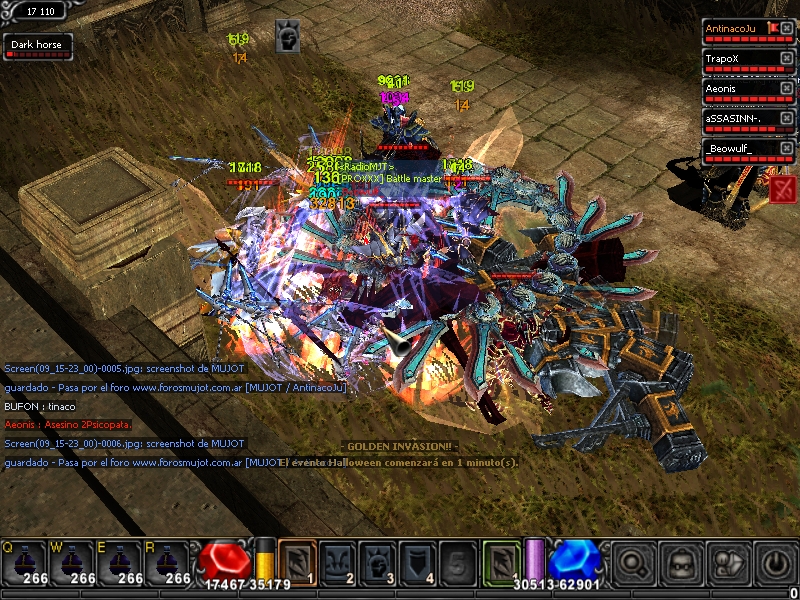This screenshot has width=800, height=600.
Task: Click the E hotkey potion slot
Action: 120,562
